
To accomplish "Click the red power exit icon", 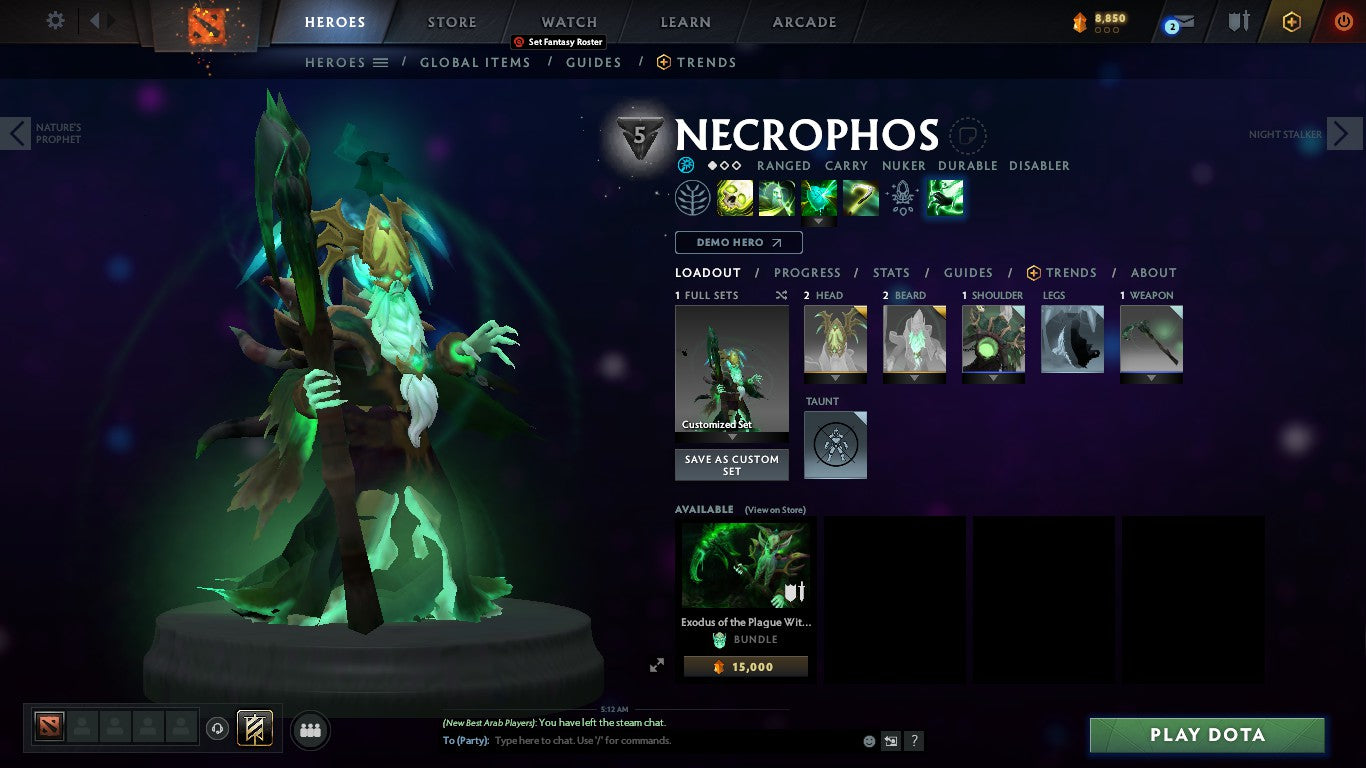I will [1343, 22].
